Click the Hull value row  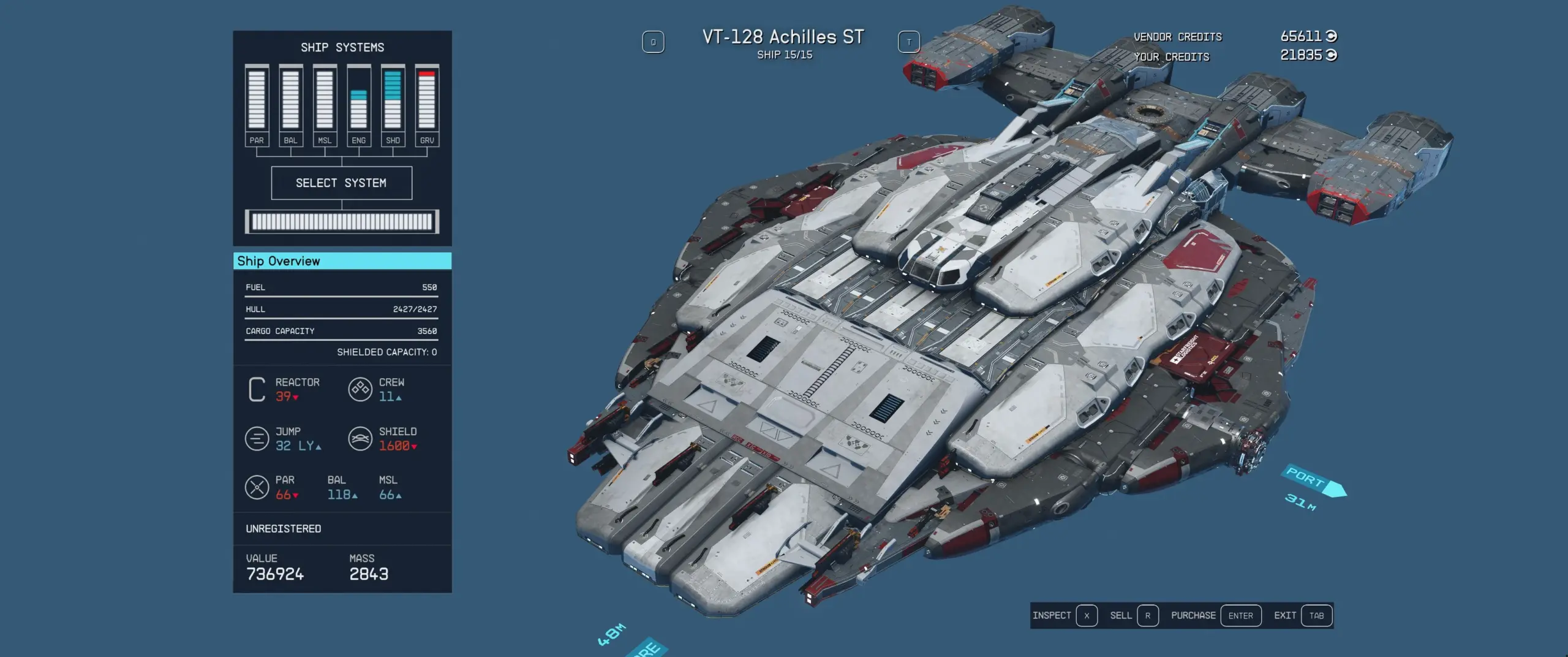point(341,308)
